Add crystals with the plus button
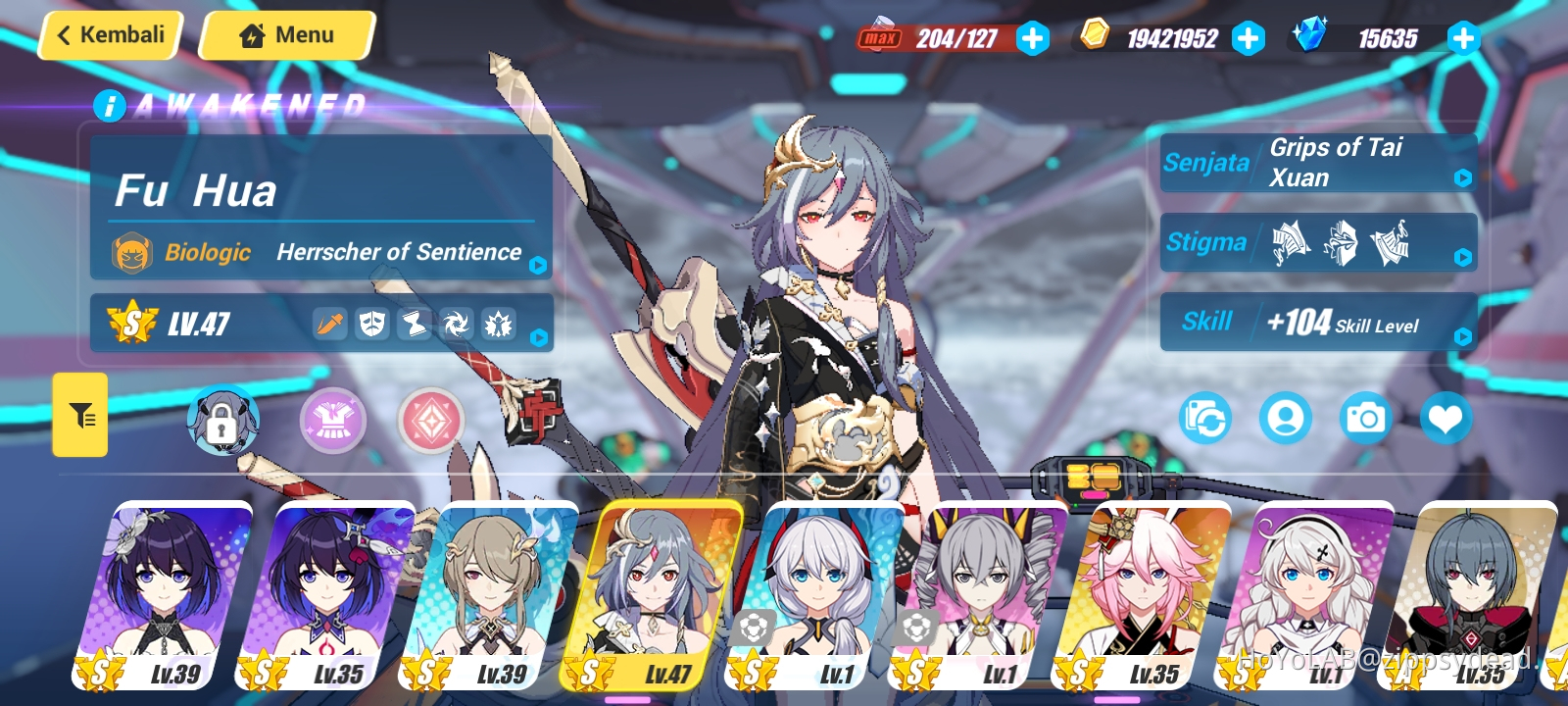The width and height of the screenshot is (1568, 706). click(1462, 38)
